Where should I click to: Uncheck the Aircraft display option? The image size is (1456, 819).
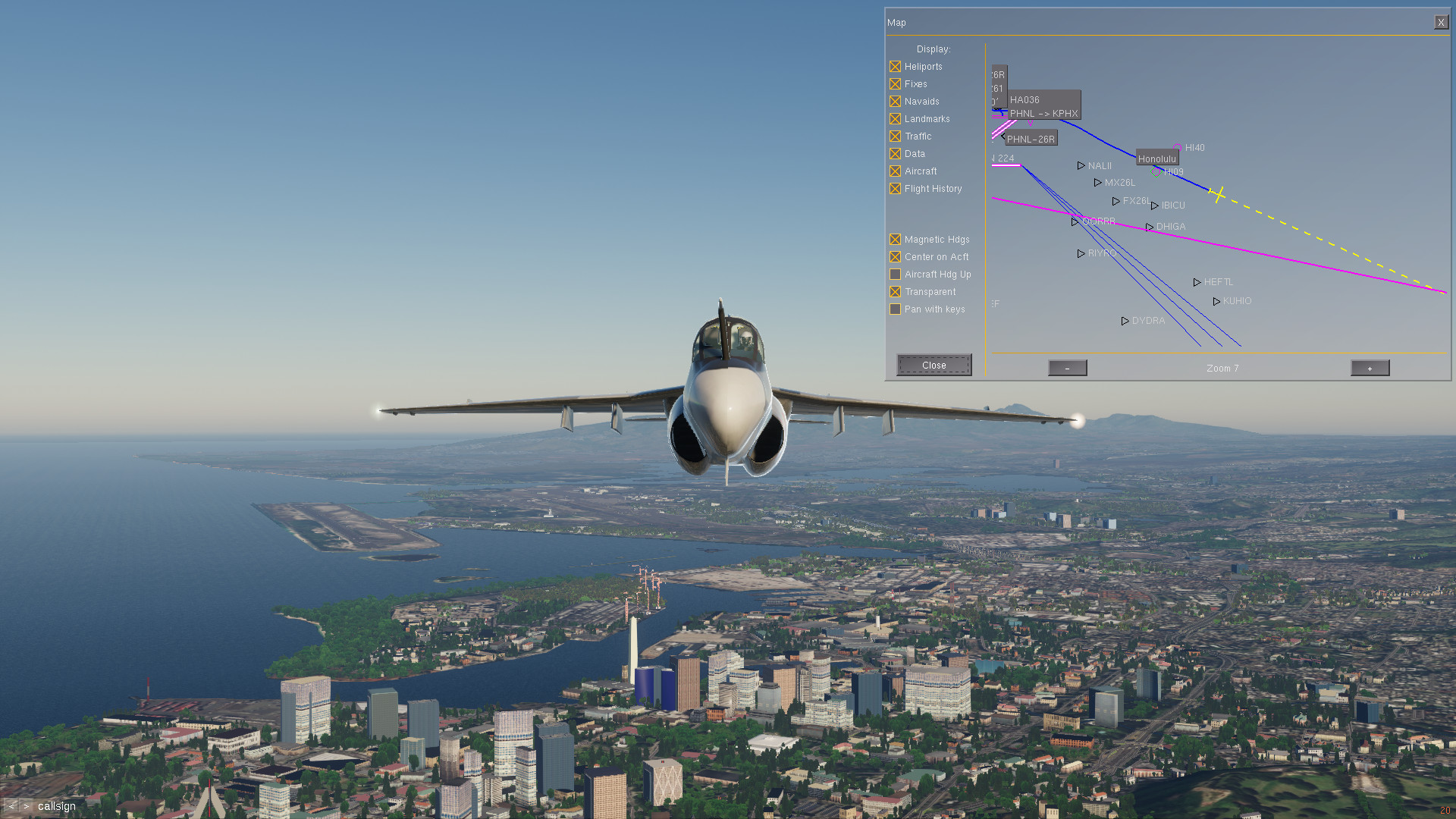point(896,171)
